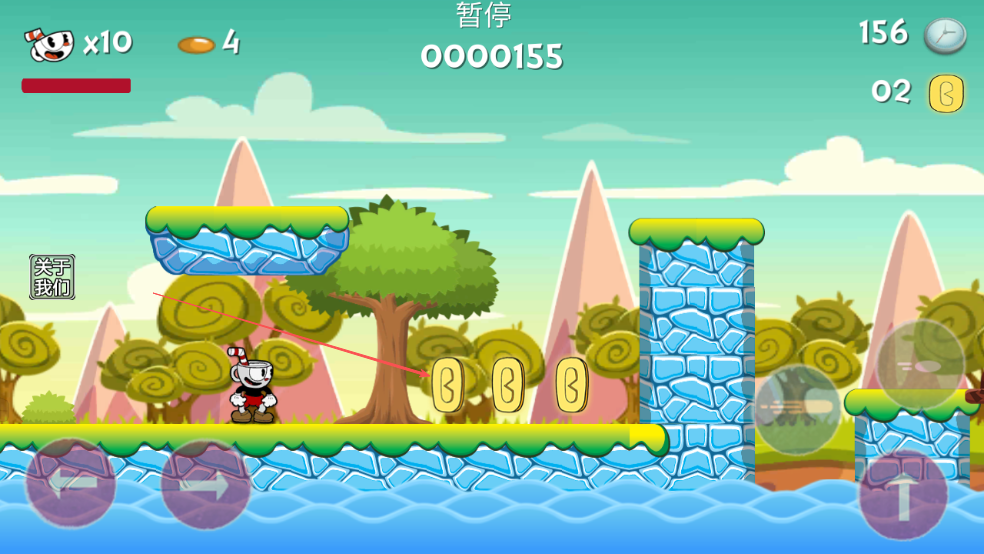Viewport: 984px width, 554px height.
Task: Open the 关于我们 about us button
Action: coord(52,277)
